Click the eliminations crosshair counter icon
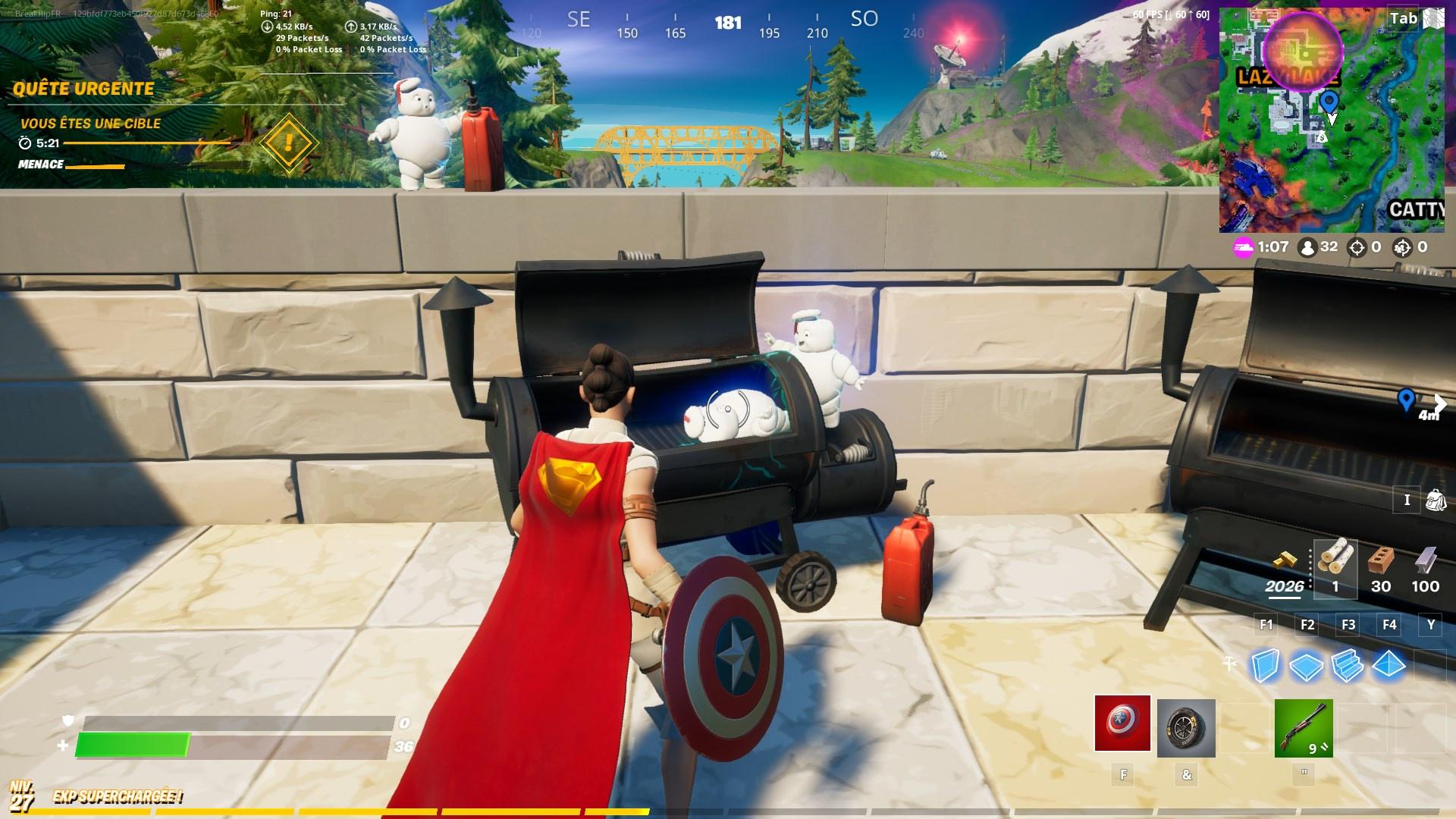1456x819 pixels. pos(1357,246)
